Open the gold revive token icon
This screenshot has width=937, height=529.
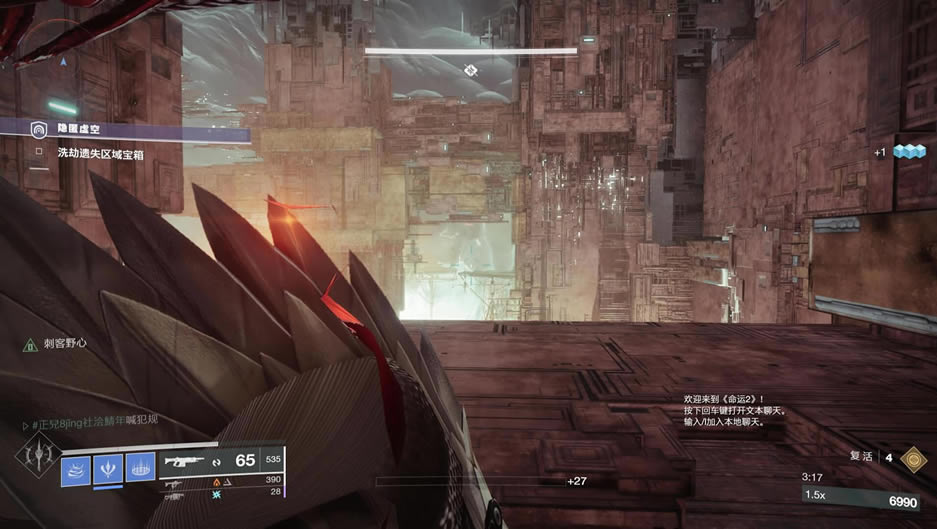[913, 459]
